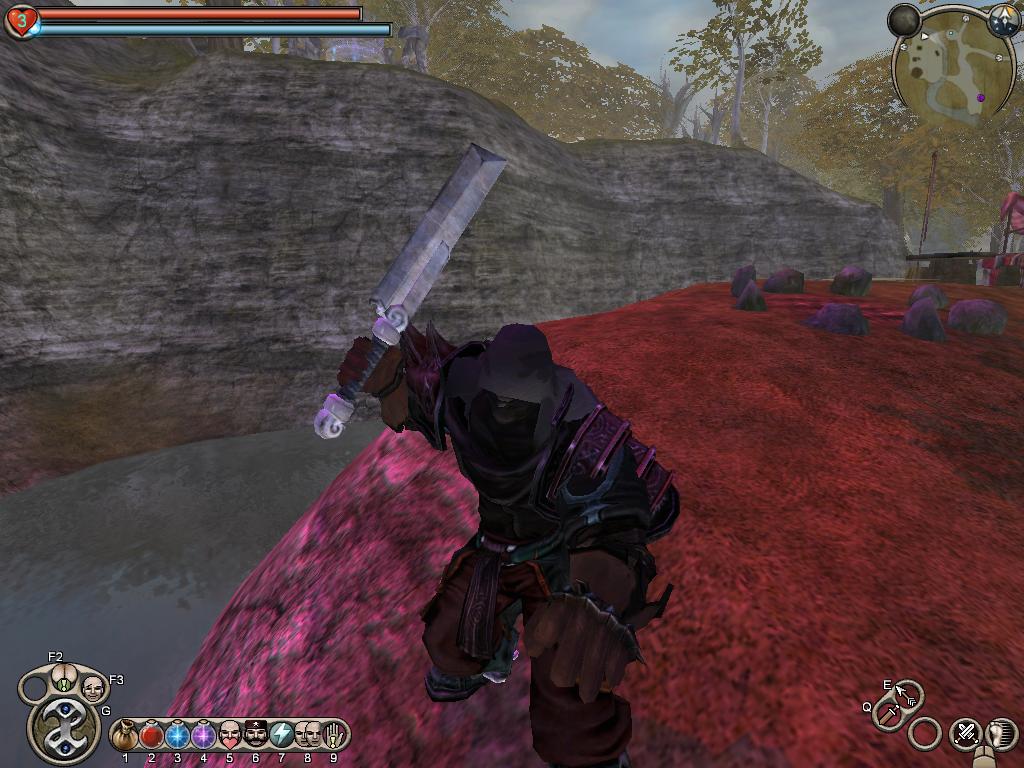1024x768 pixels.
Task: Toggle the footprint sneak icon
Action: [1001, 733]
